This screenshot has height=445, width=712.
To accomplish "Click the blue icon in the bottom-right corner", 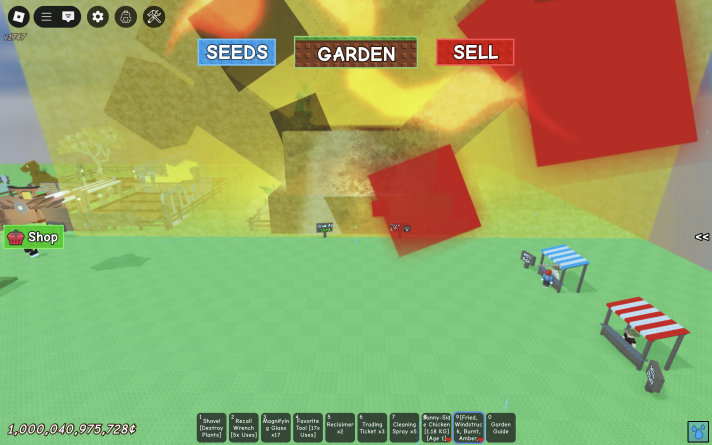I will pos(697,431).
